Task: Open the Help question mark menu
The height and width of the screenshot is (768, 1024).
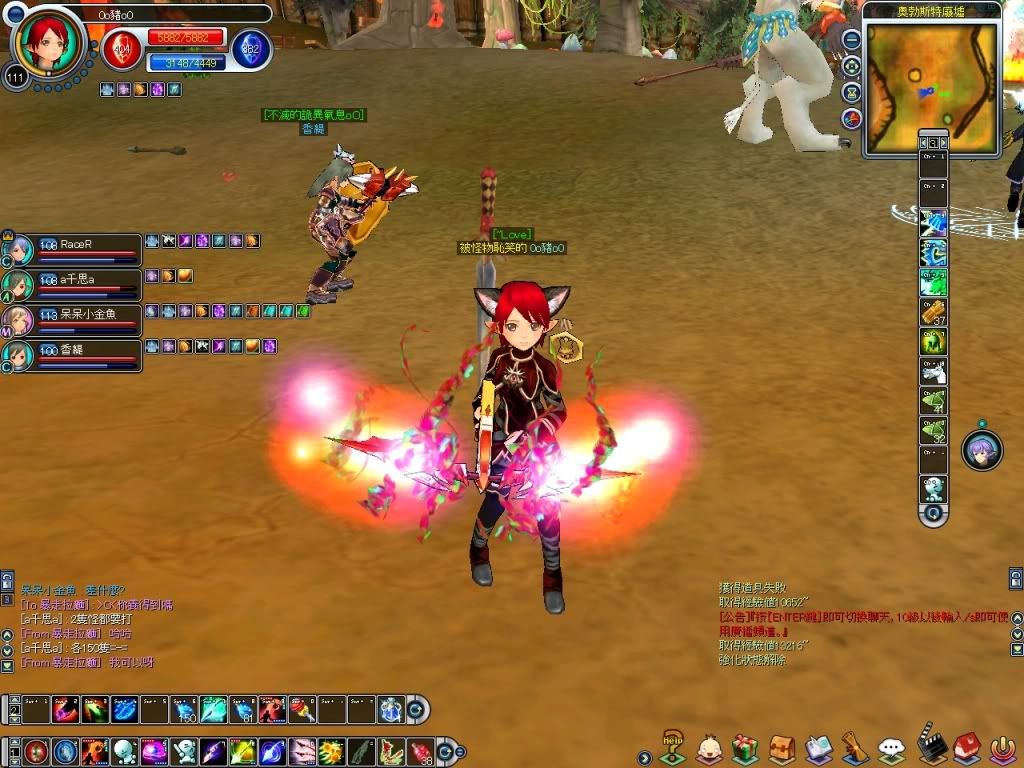Action: pyautogui.click(x=672, y=747)
